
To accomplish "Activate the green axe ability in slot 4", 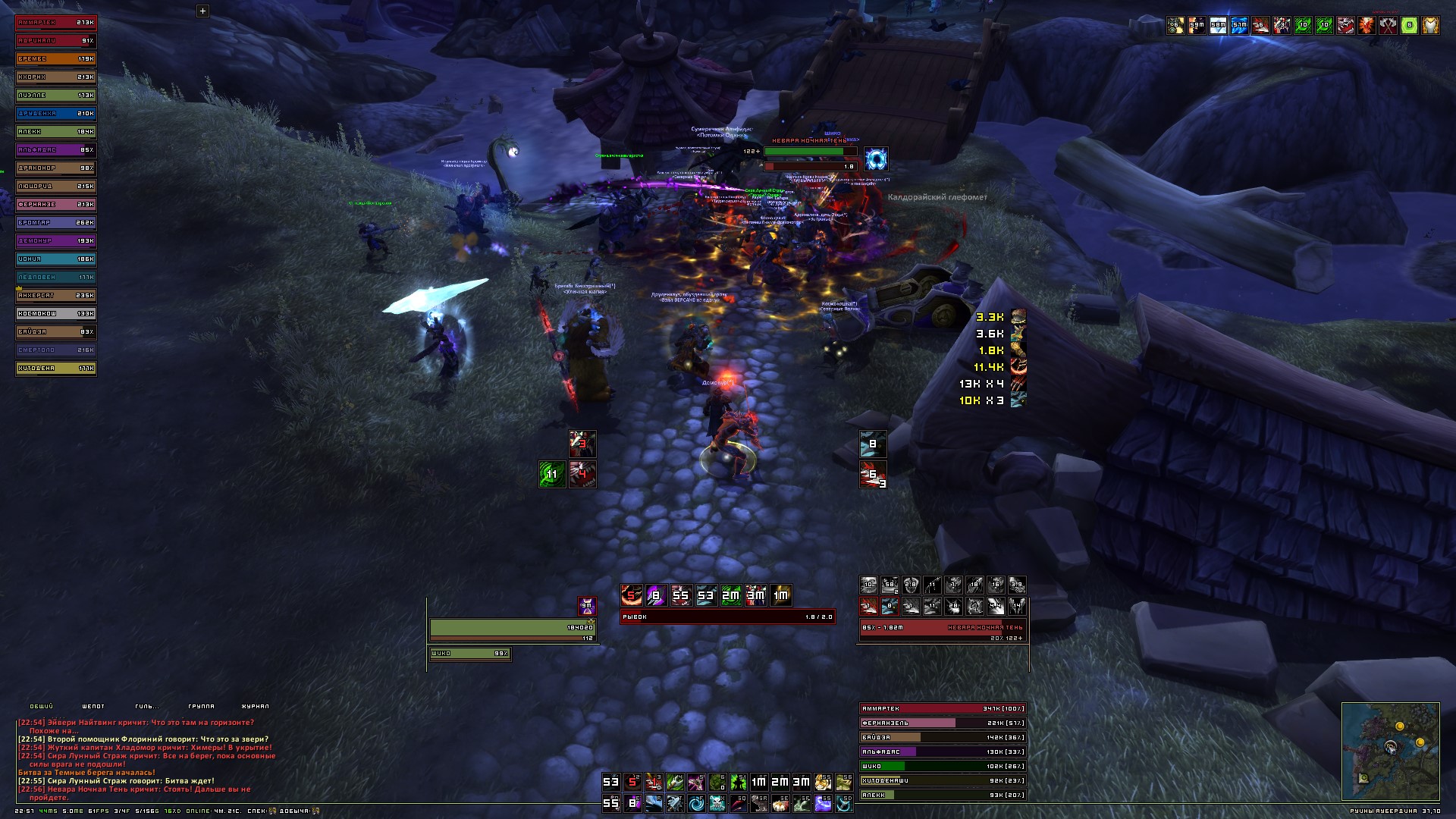I will (x=675, y=782).
